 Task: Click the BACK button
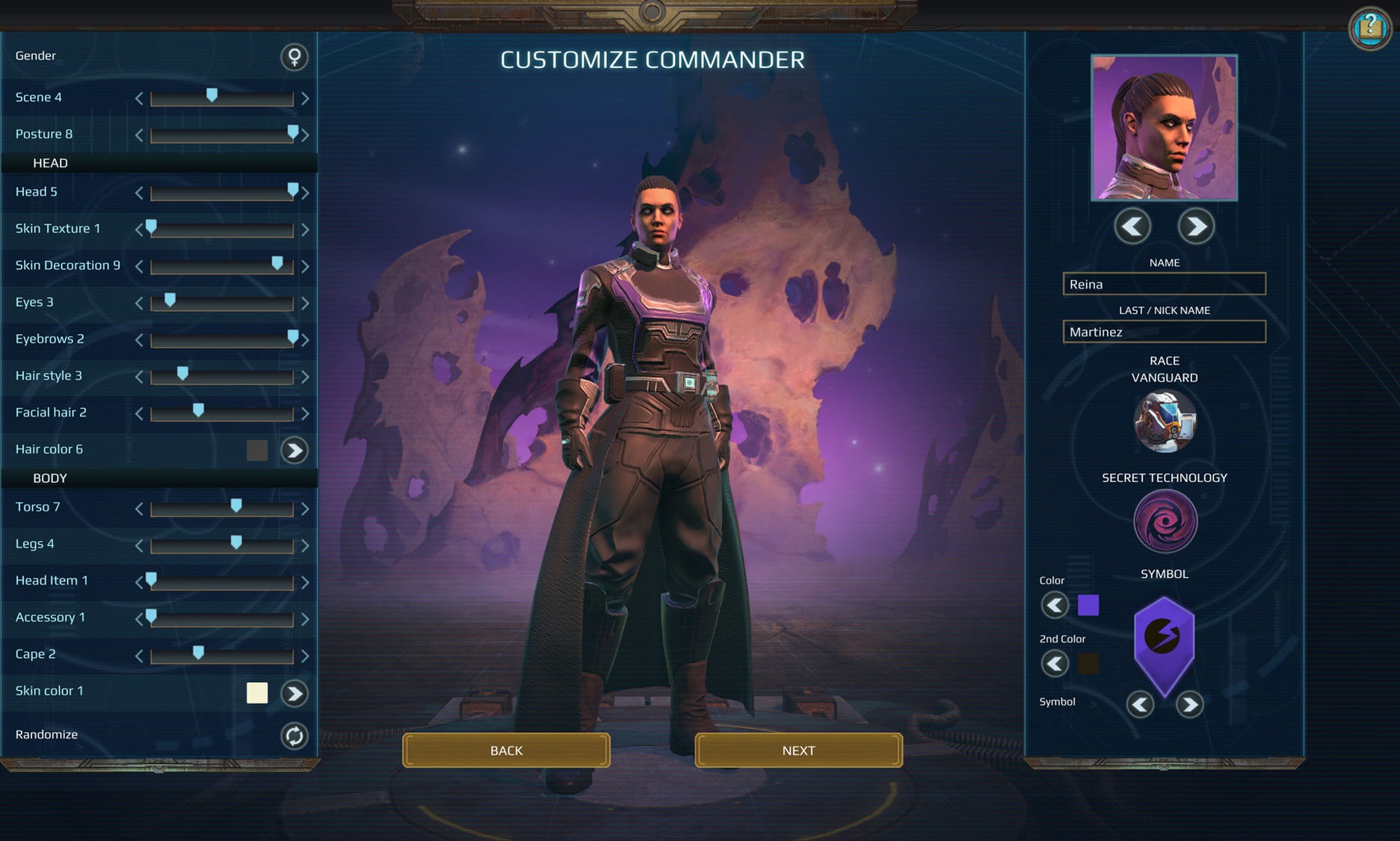coord(506,750)
